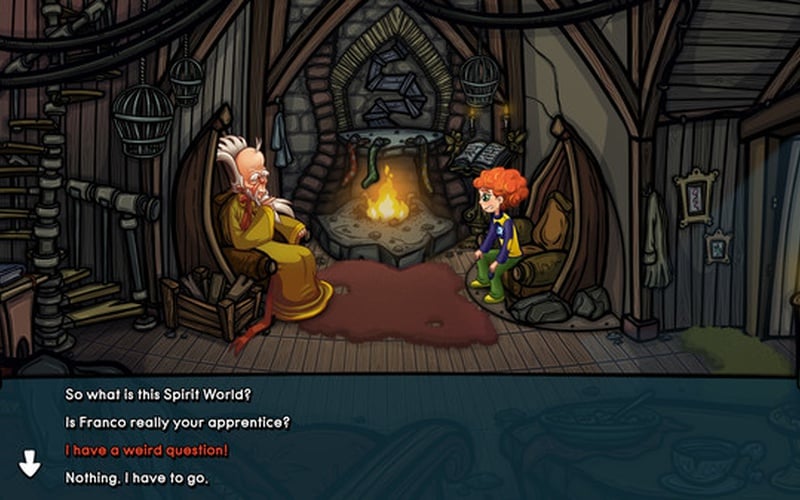Ask "So what is this Spirit World?"
800x500 pixels.
pyautogui.click(x=159, y=394)
